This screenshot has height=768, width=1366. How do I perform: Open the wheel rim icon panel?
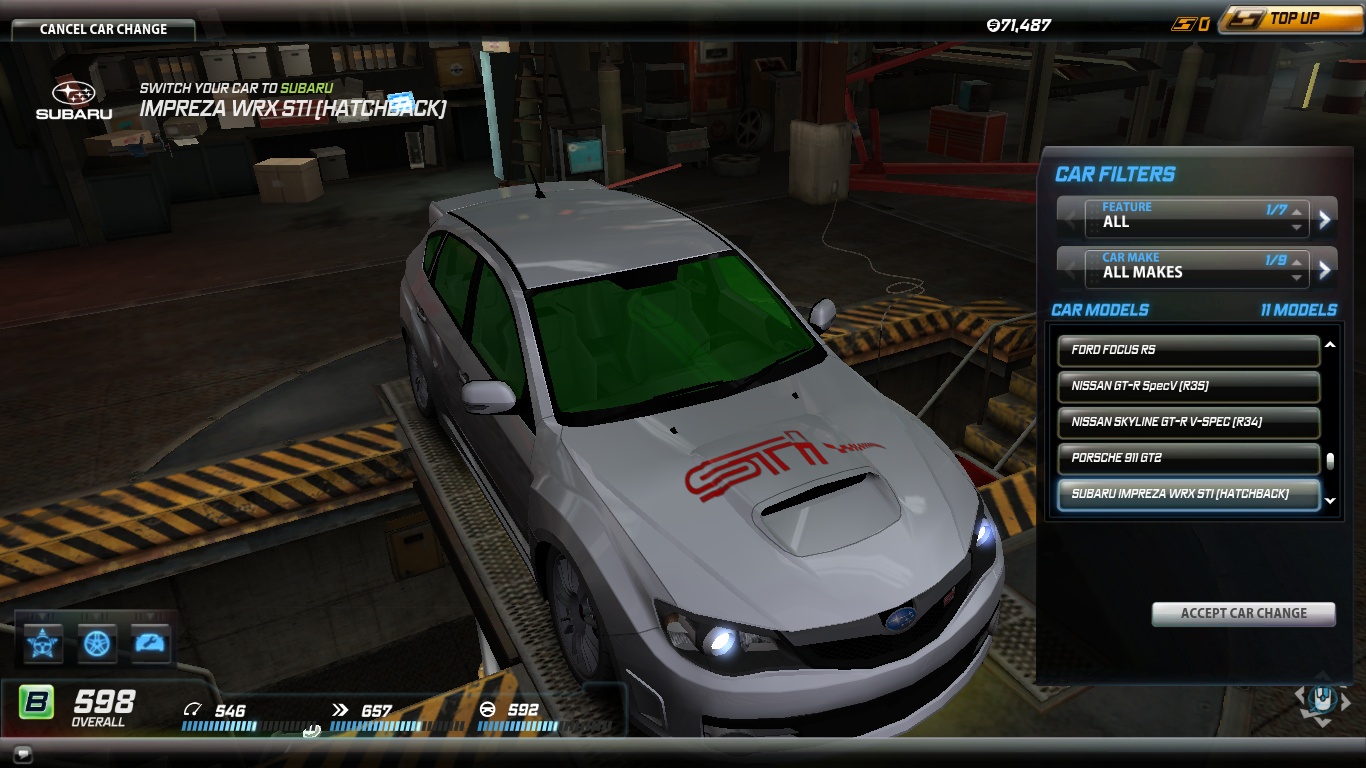[x=97, y=643]
